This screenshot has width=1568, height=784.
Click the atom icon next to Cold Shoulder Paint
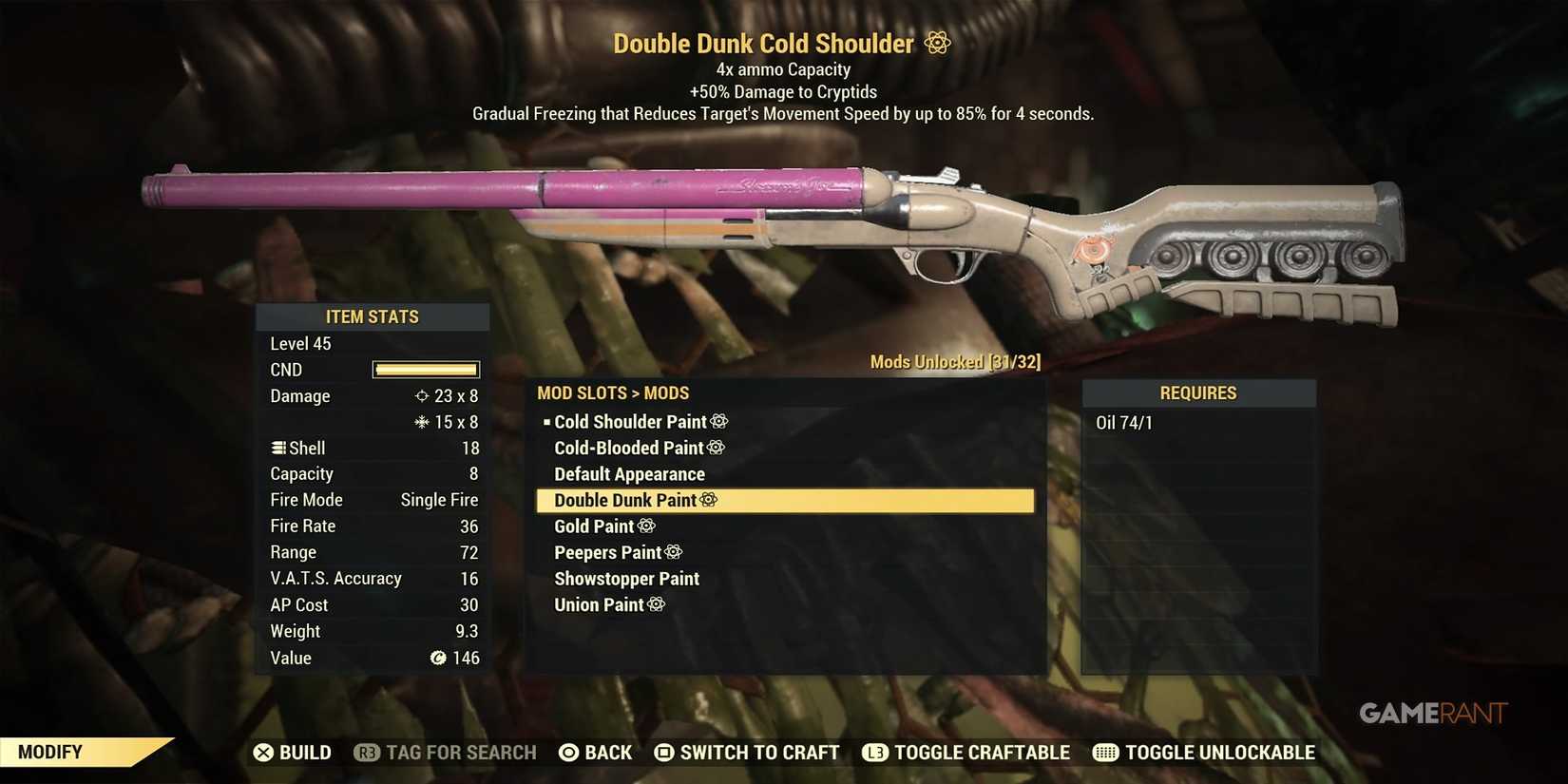719,421
